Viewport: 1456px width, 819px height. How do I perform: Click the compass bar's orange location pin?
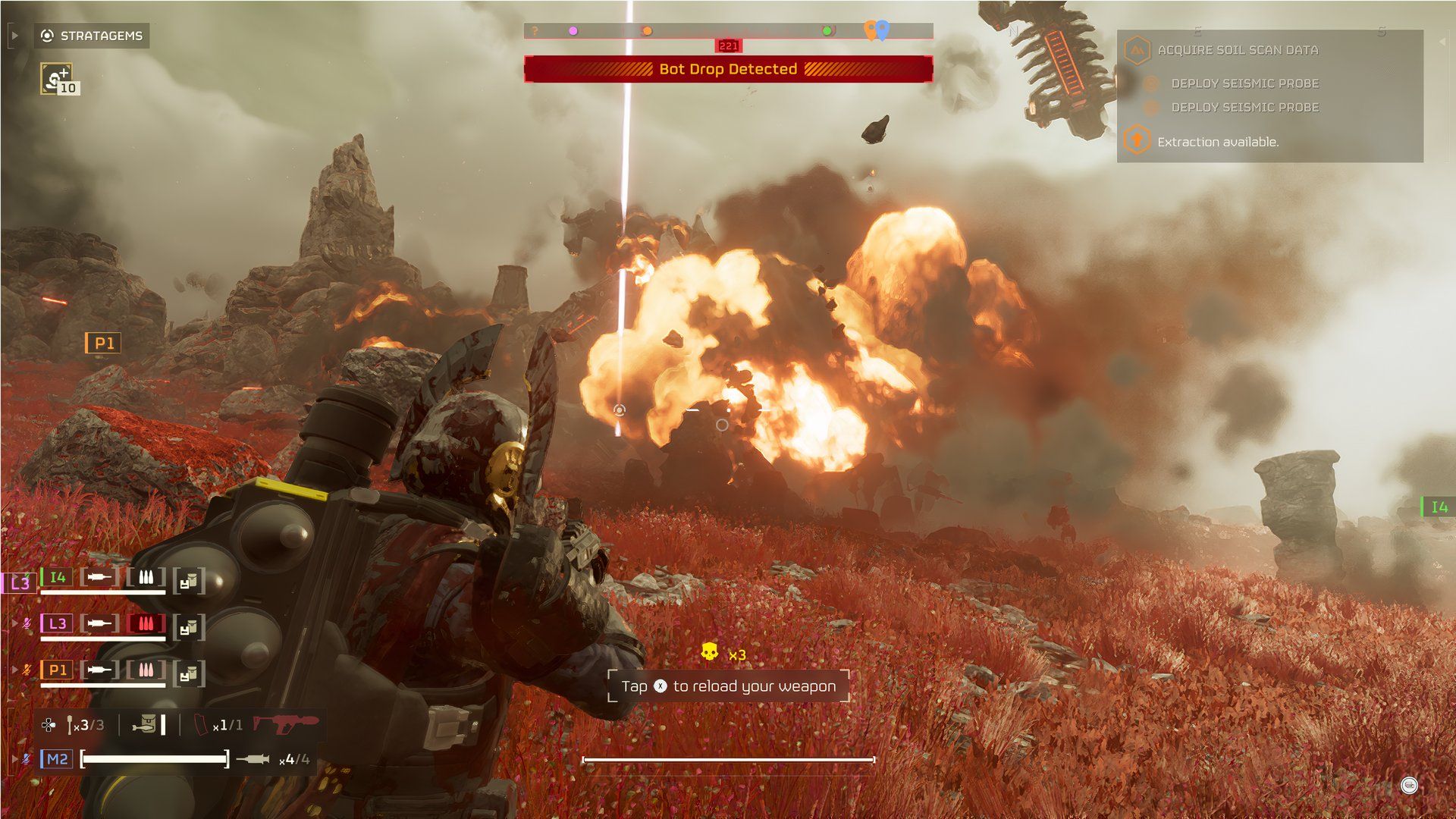tap(871, 30)
